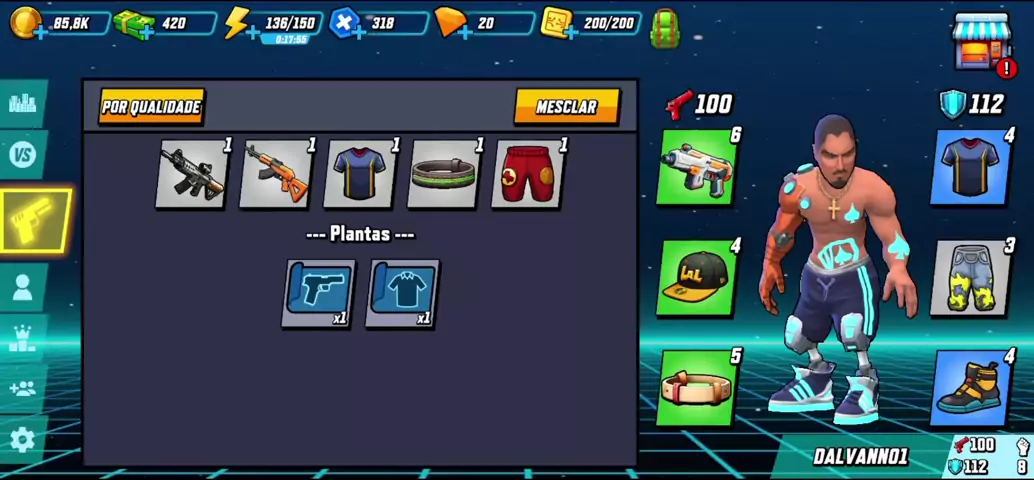
Task: Open the shirt blueprint under Plantas
Action: pyautogui.click(x=402, y=293)
